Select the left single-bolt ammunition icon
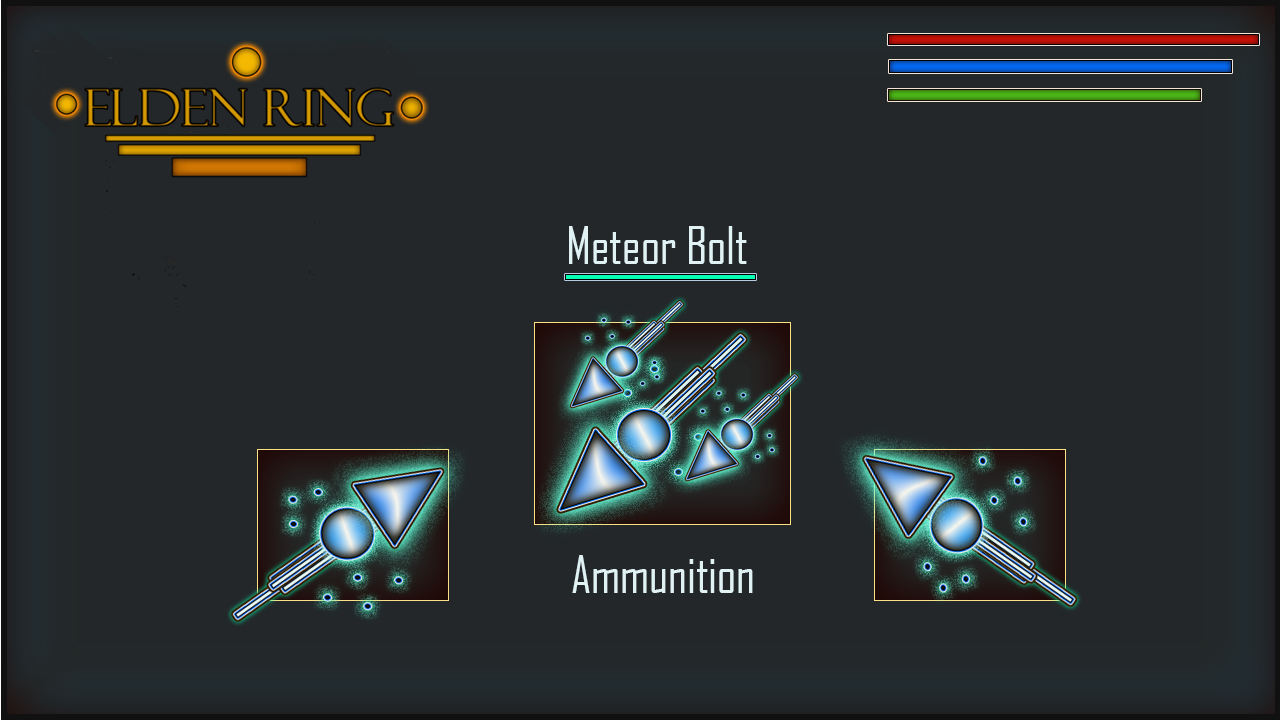The height and width of the screenshot is (720, 1280). coord(352,525)
